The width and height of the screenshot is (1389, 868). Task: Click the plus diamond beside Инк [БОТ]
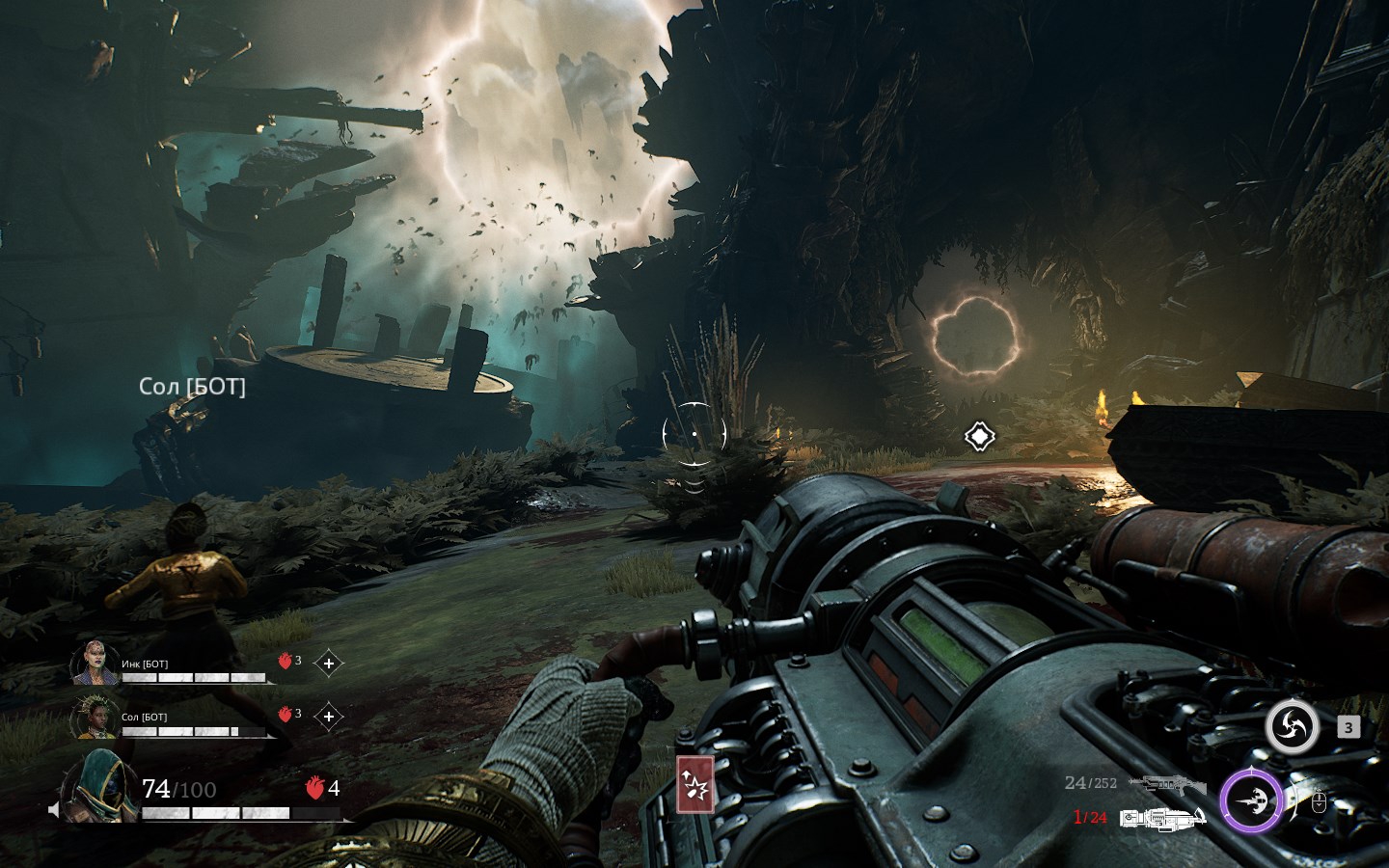point(329,664)
